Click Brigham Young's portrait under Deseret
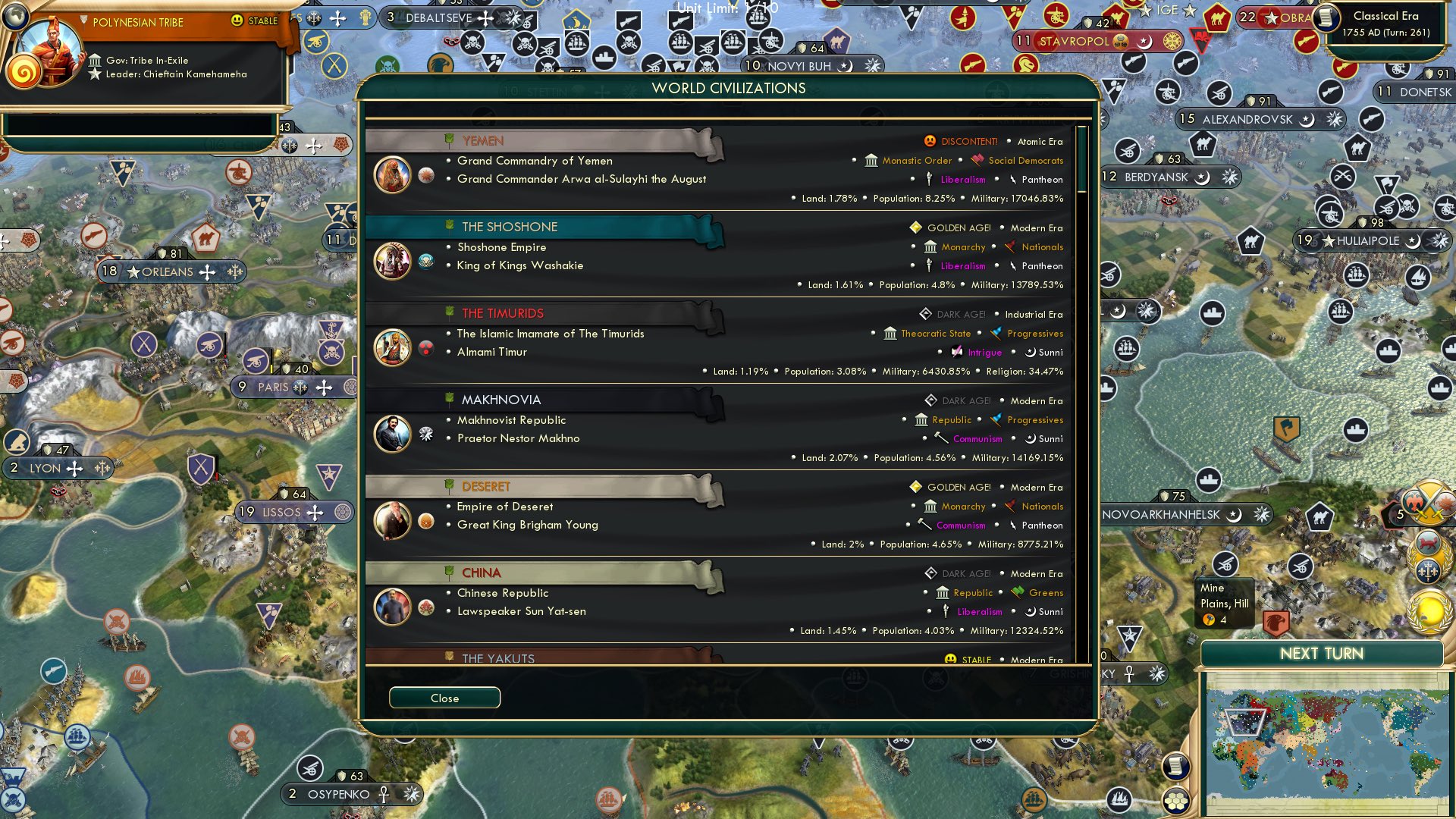Screen dimensions: 1456x819 click(393, 520)
